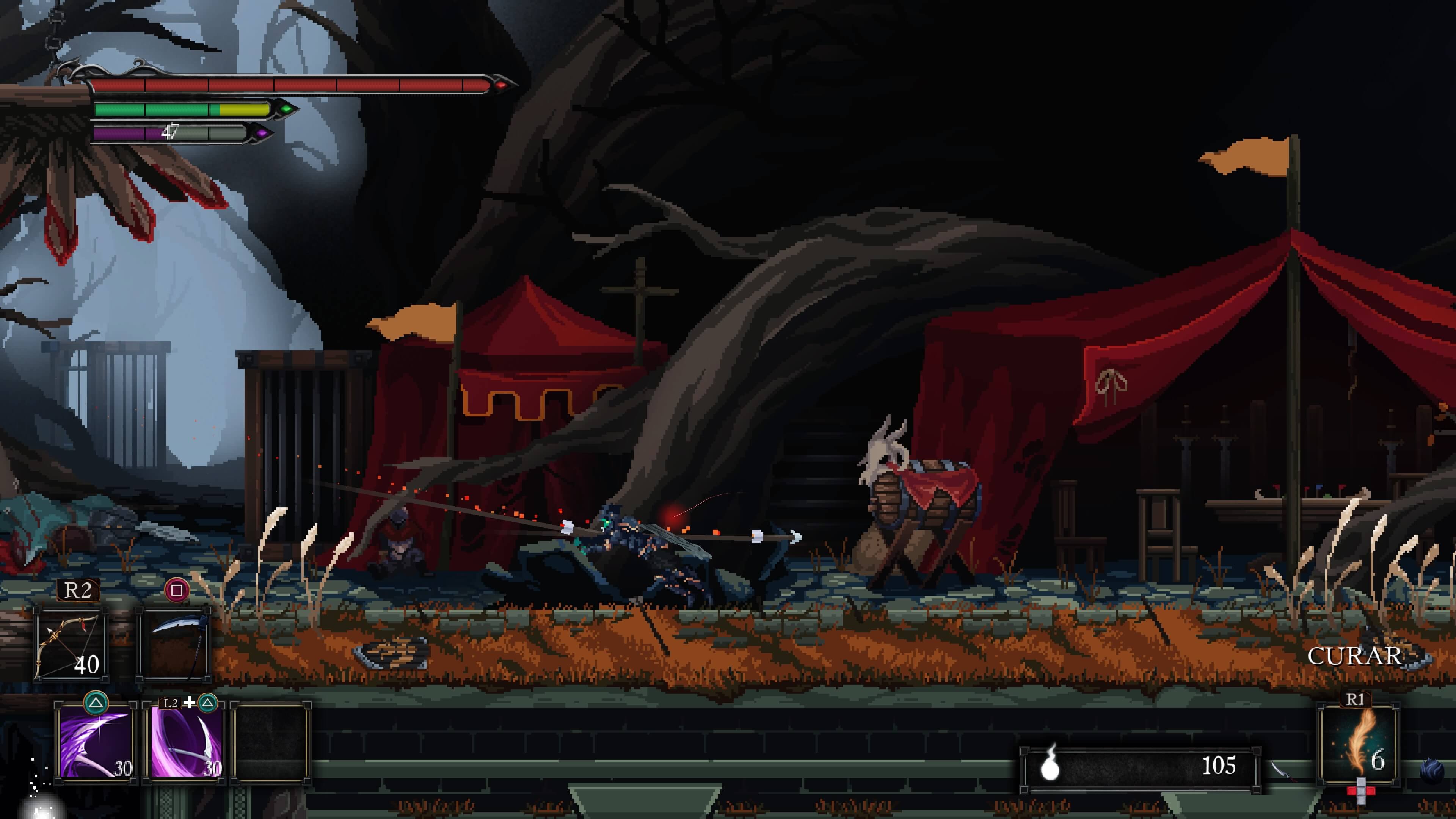Select the scythe weapon slot
The width and height of the screenshot is (1456, 819).
point(174,644)
